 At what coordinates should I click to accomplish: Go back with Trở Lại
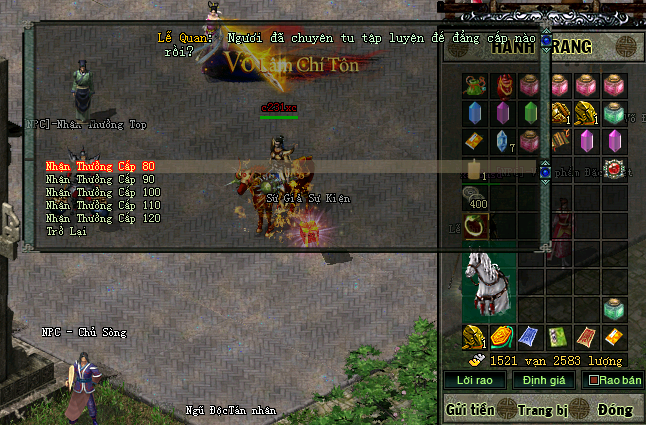click(67, 231)
